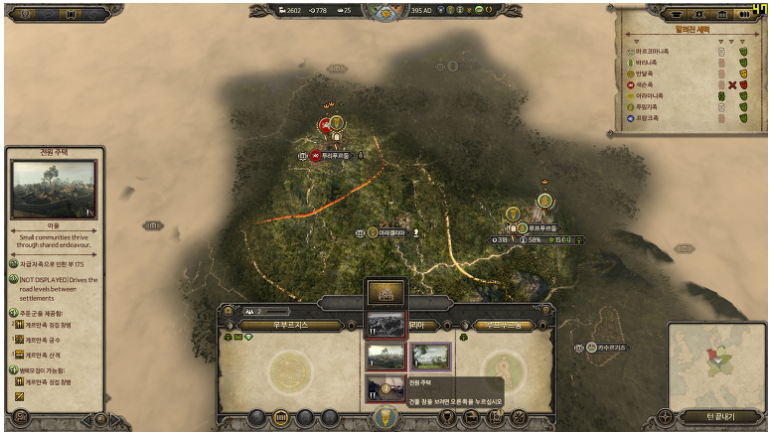Click the faction emblem at bottom center
This screenshot has height=439, width=774.
385,418
